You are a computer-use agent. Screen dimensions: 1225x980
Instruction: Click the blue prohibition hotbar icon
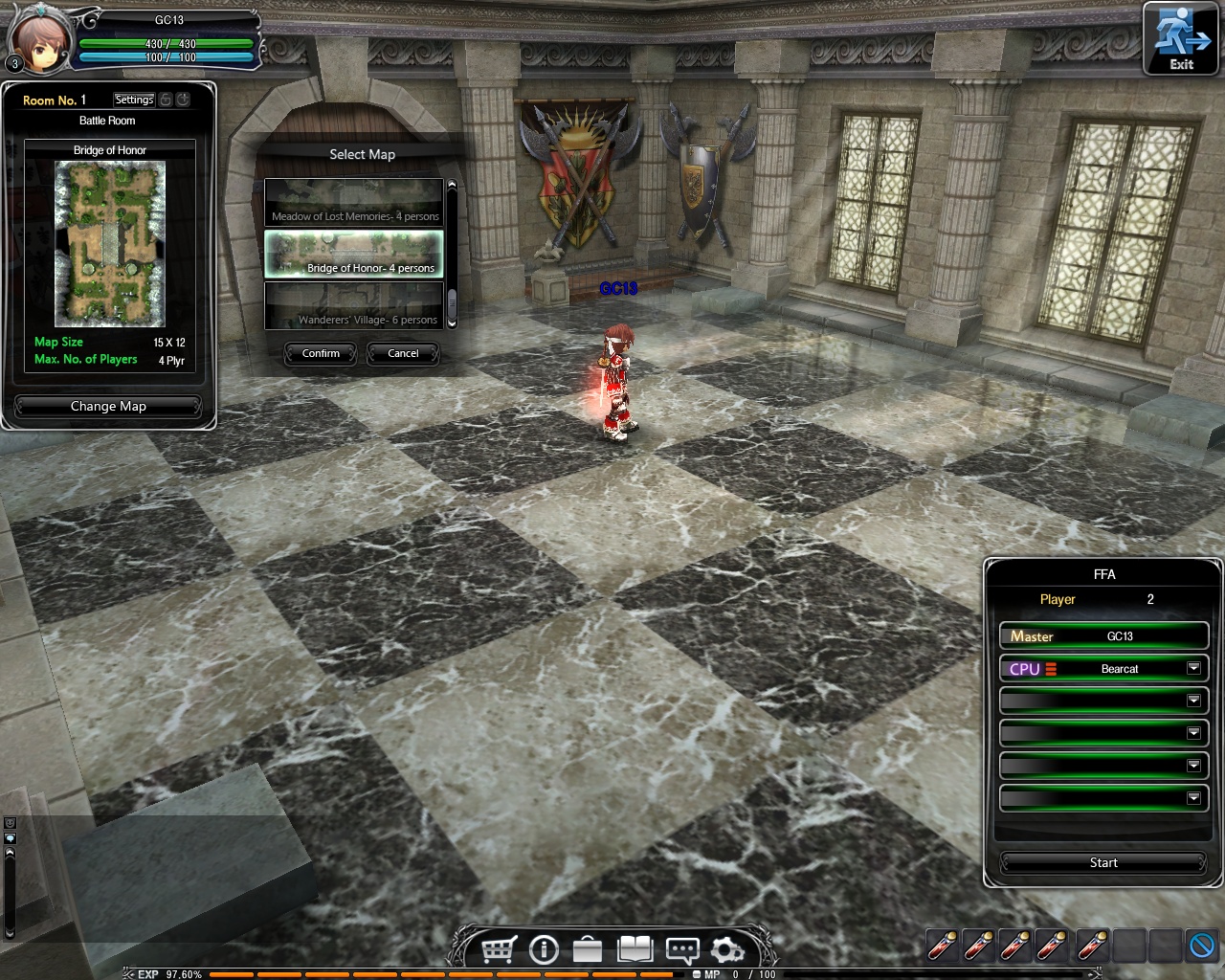pyautogui.click(x=1202, y=946)
